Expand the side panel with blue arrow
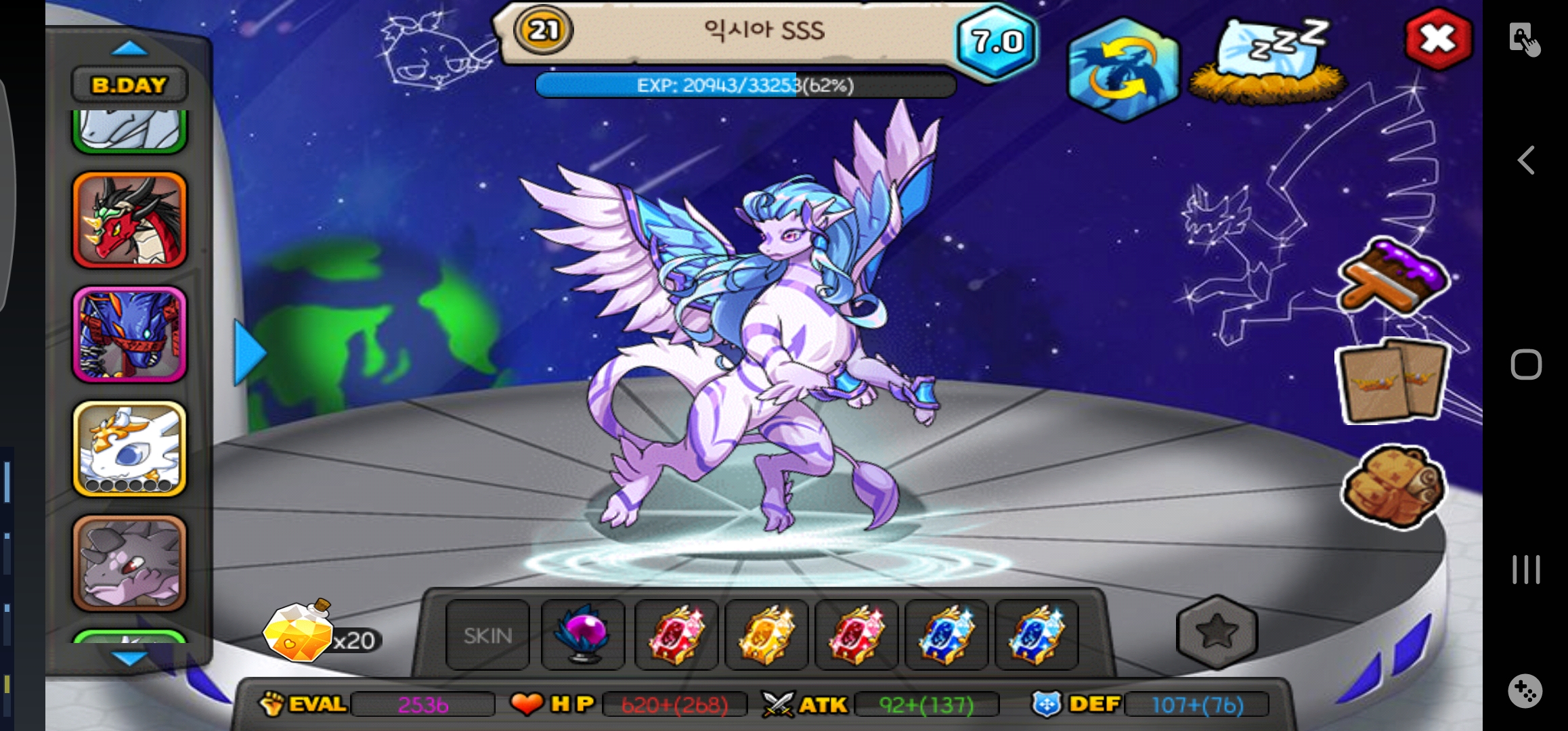 [249, 353]
